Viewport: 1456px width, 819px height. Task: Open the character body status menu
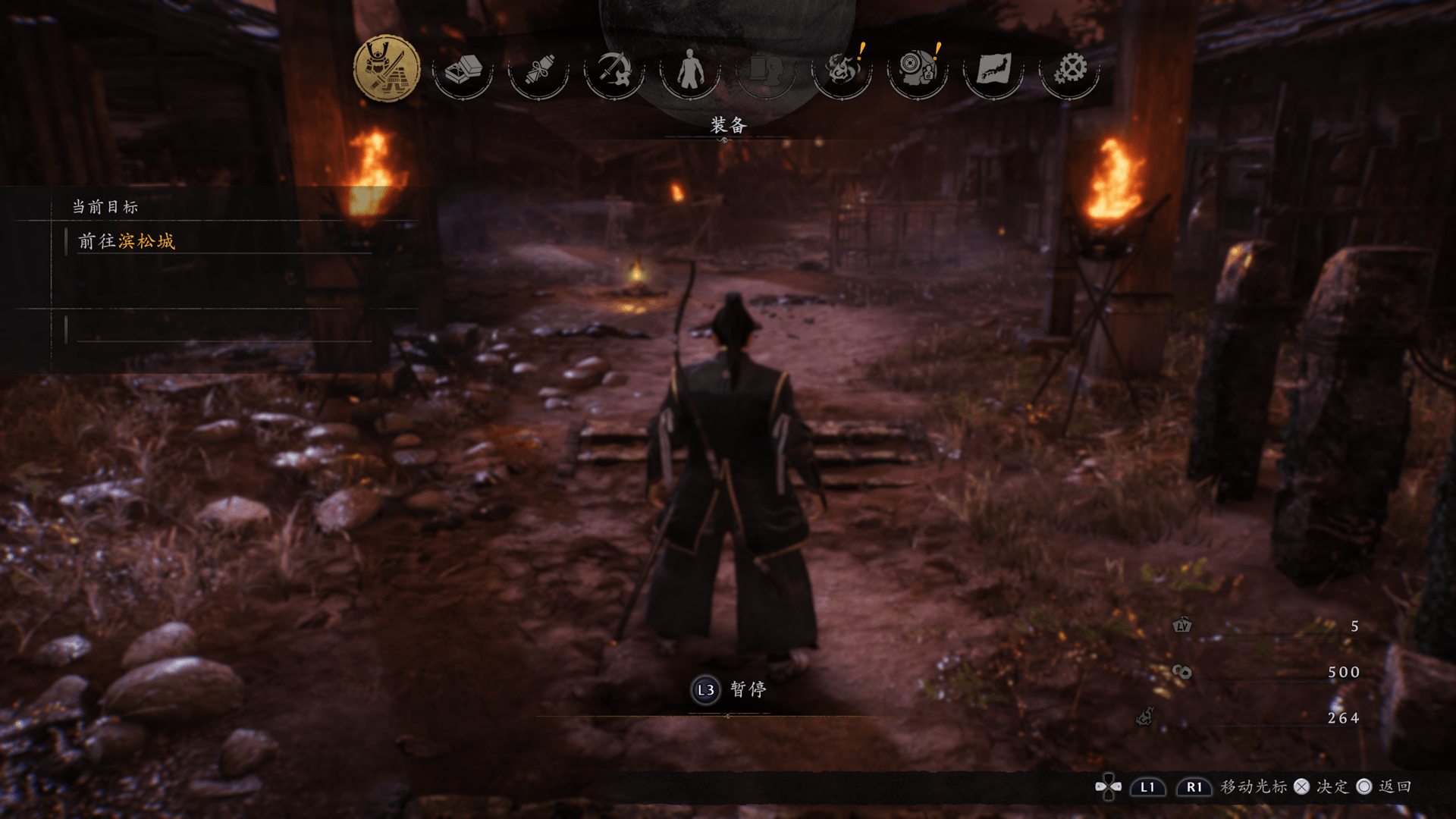(x=690, y=70)
